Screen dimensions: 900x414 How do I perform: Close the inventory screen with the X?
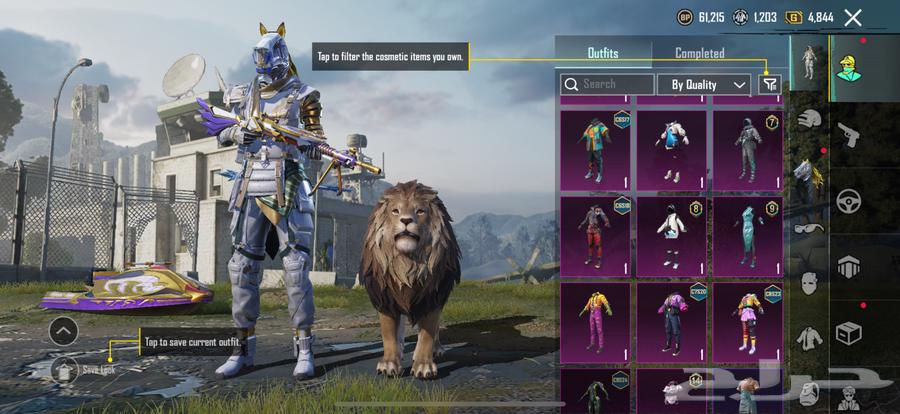point(853,17)
